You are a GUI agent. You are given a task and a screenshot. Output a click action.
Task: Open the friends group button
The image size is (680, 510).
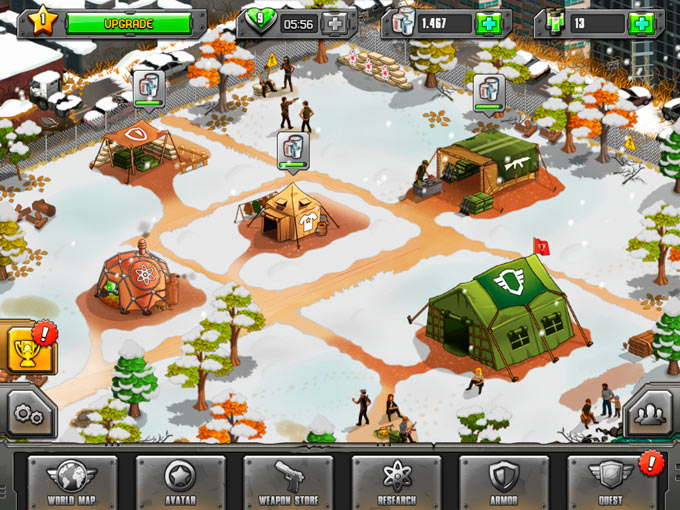pyautogui.click(x=651, y=415)
